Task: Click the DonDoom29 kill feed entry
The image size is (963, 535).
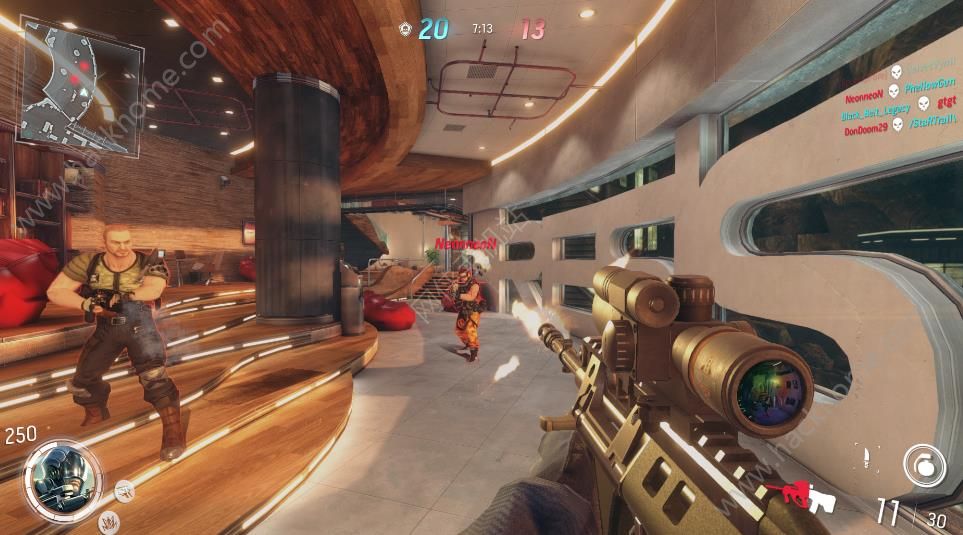Action: (866, 132)
